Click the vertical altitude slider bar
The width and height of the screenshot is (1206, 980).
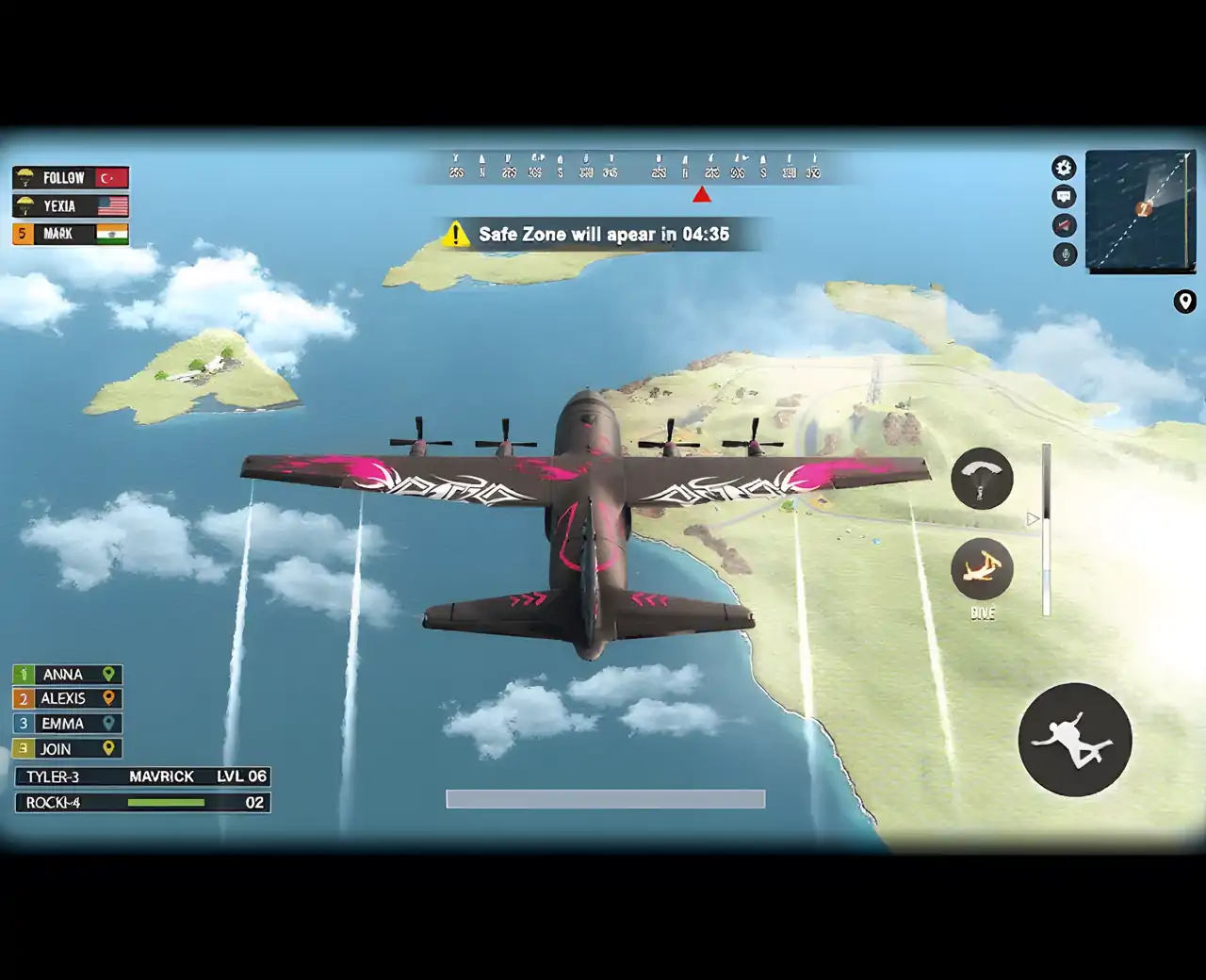(x=1046, y=531)
